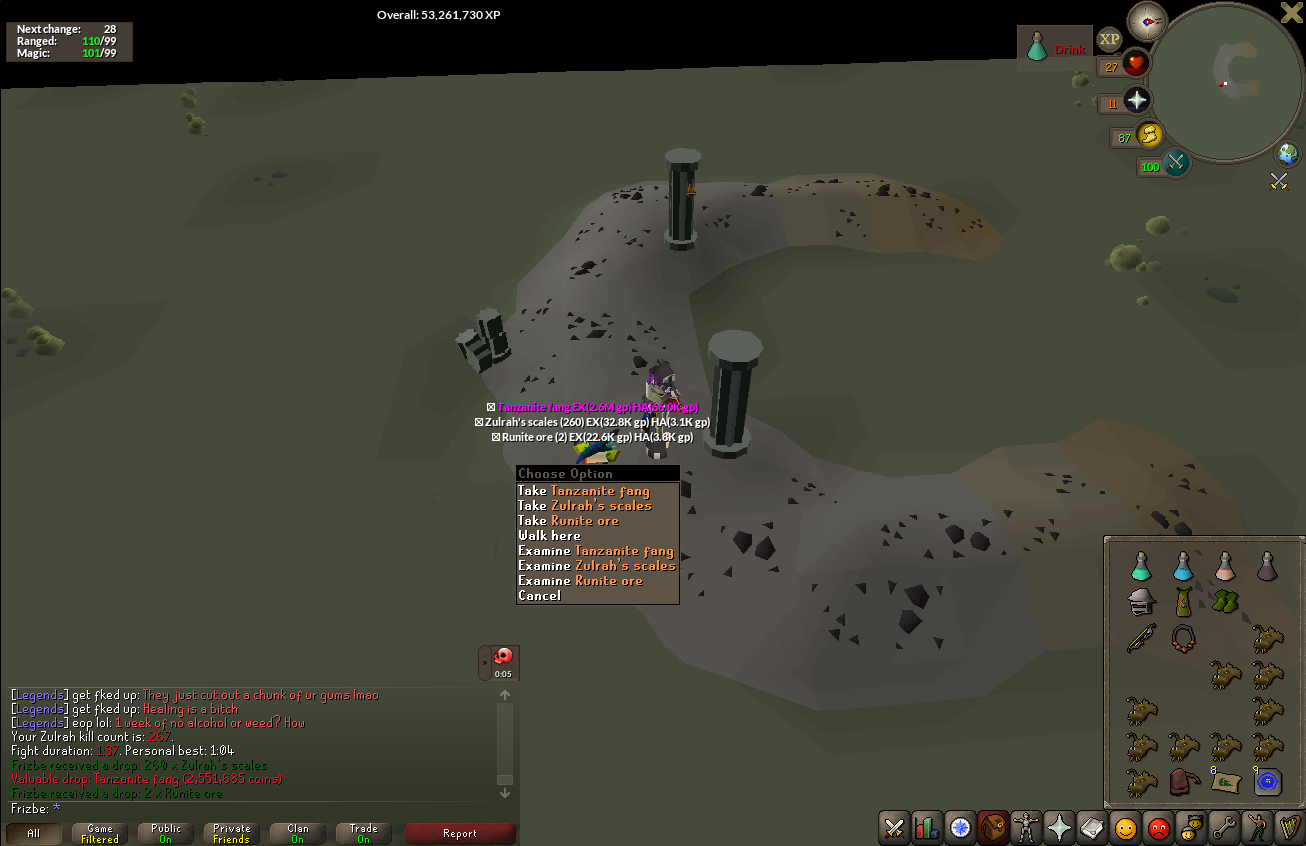This screenshot has width=1306, height=846.
Task: Open the Magic spellbook tab
Action: coord(1092,828)
